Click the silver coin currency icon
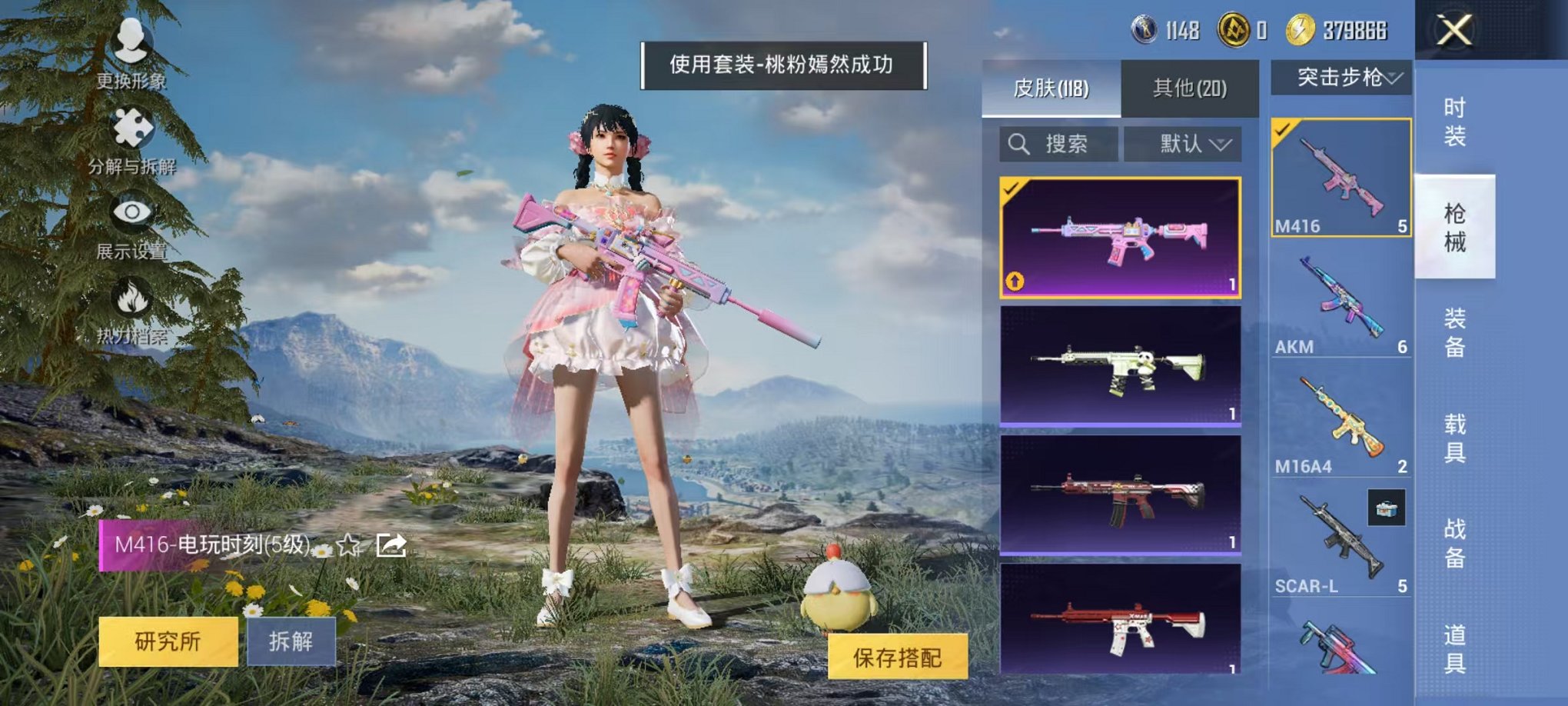The height and width of the screenshot is (706, 1568). point(1145,29)
